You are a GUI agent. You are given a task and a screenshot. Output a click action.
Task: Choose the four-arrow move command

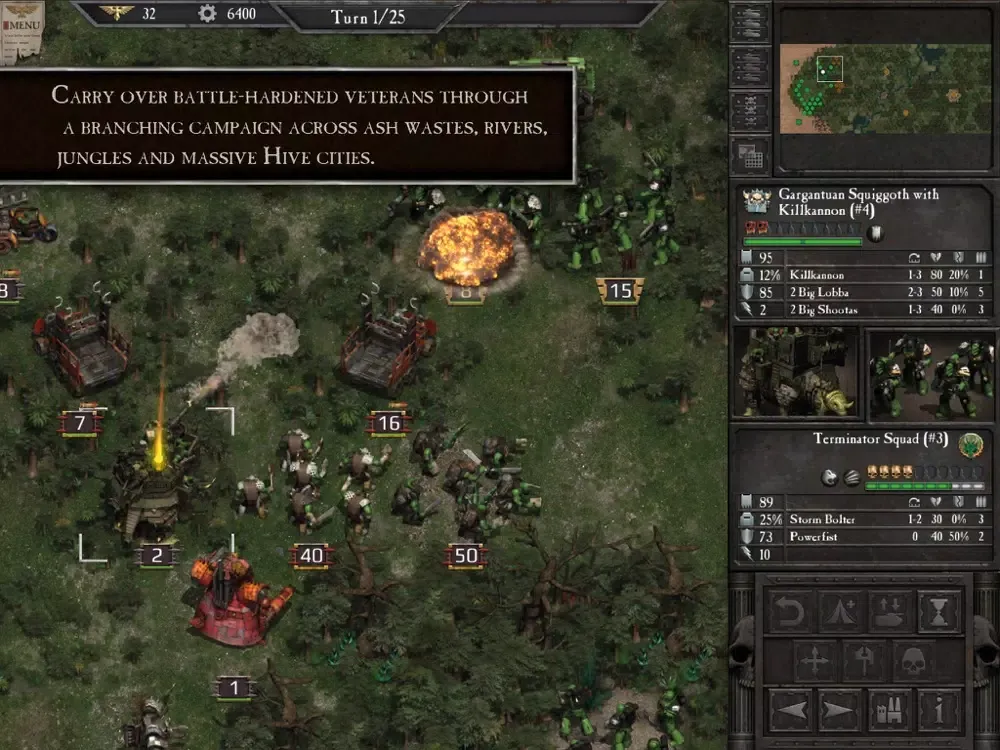click(x=816, y=661)
